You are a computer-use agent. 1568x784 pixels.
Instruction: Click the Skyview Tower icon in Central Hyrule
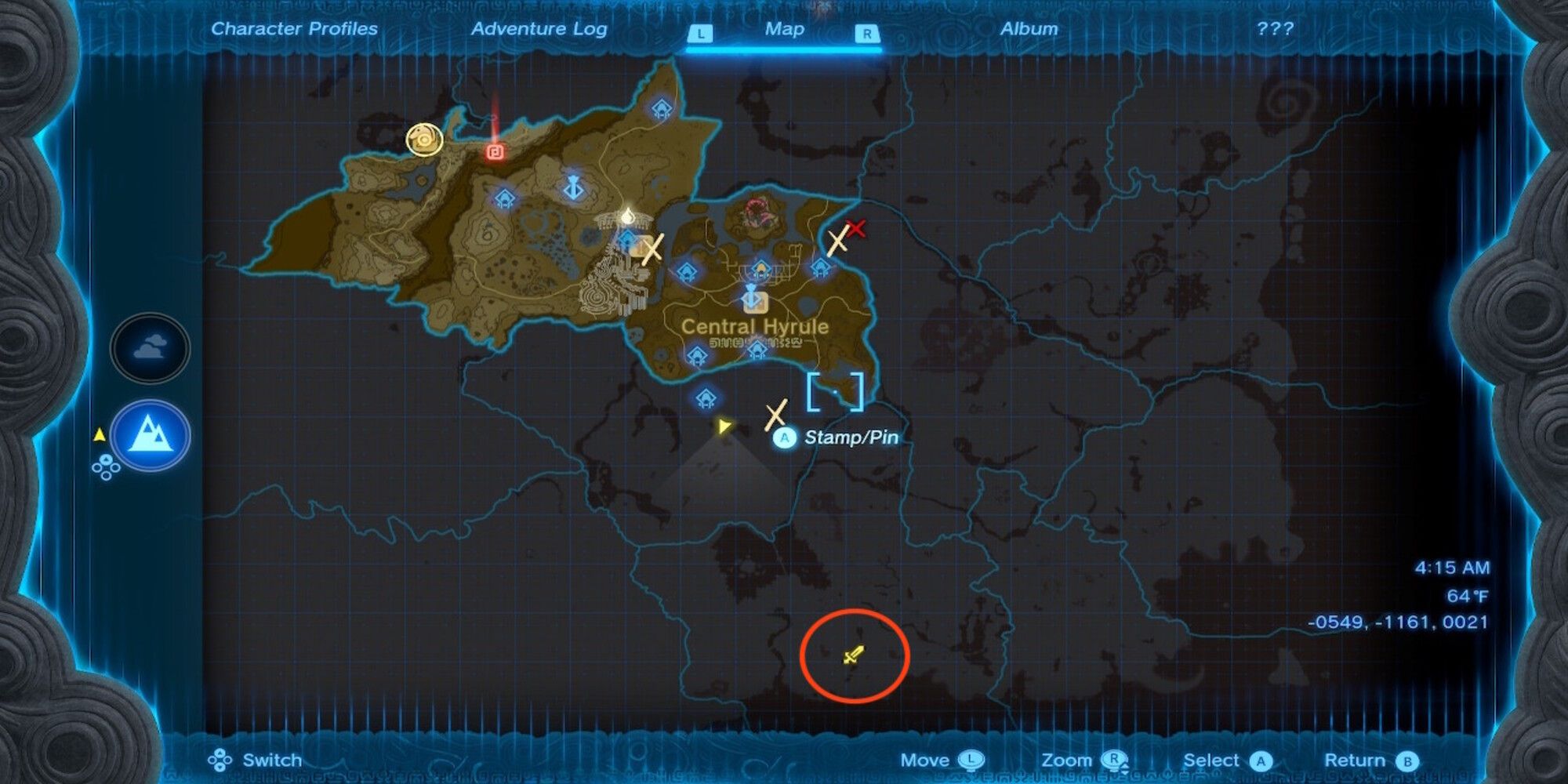[751, 297]
